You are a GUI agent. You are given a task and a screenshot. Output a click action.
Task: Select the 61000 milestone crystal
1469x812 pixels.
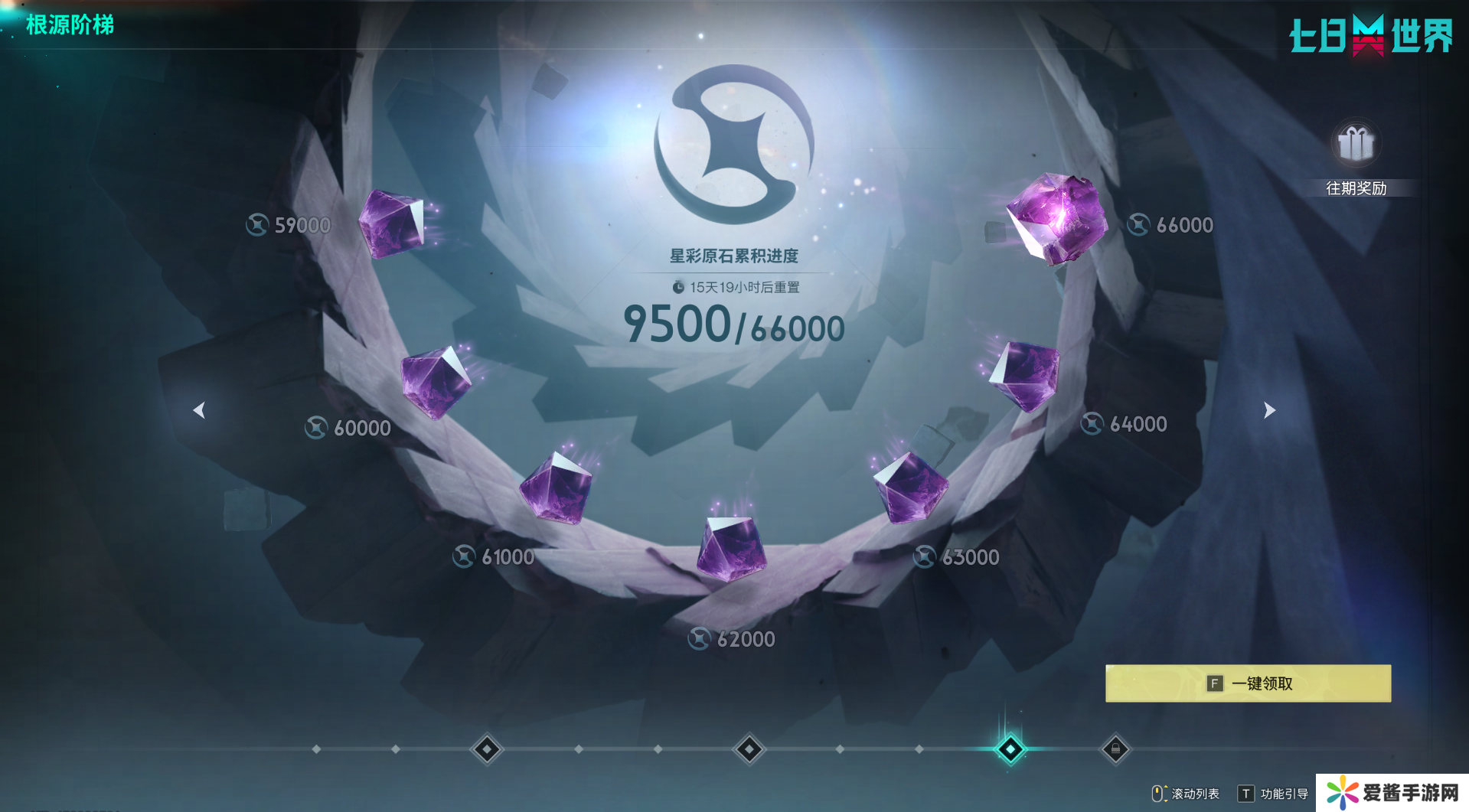click(557, 488)
